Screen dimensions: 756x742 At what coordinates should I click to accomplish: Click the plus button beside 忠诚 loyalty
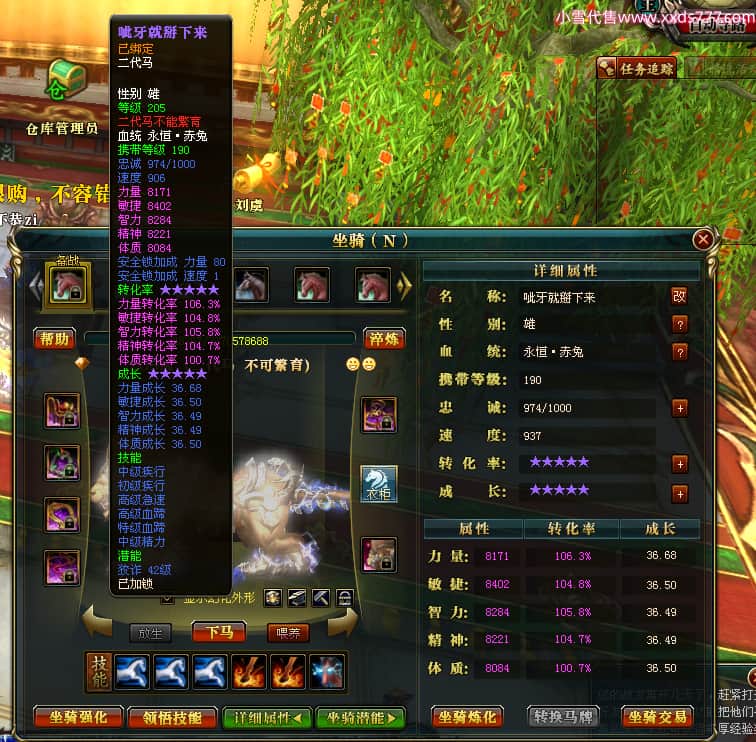[x=679, y=408]
